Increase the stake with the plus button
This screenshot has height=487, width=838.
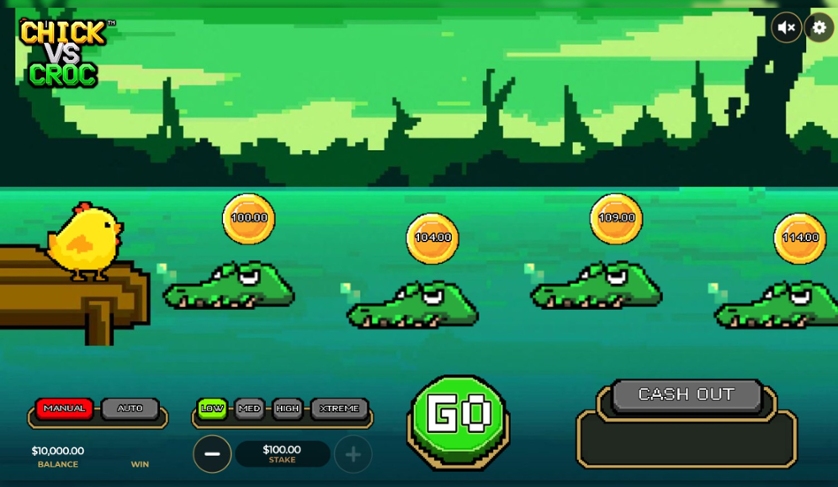tap(353, 454)
